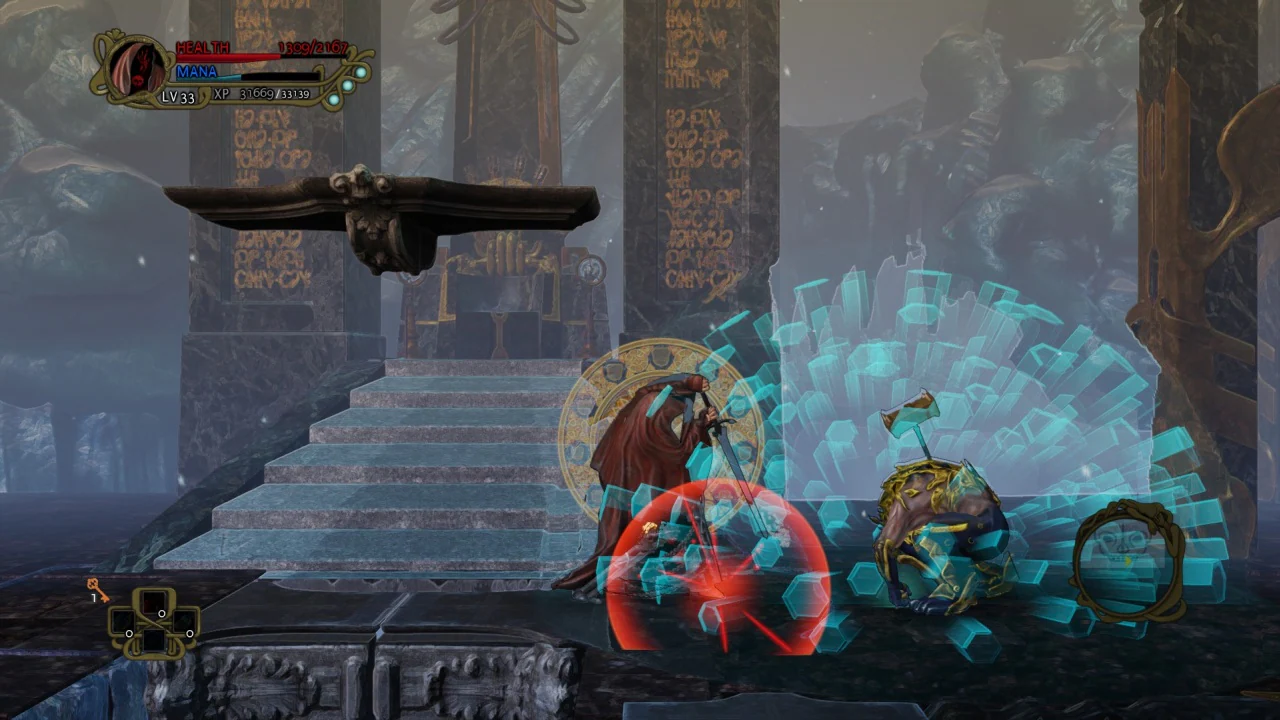Click the red skull emblem on the portrait

tap(137, 80)
